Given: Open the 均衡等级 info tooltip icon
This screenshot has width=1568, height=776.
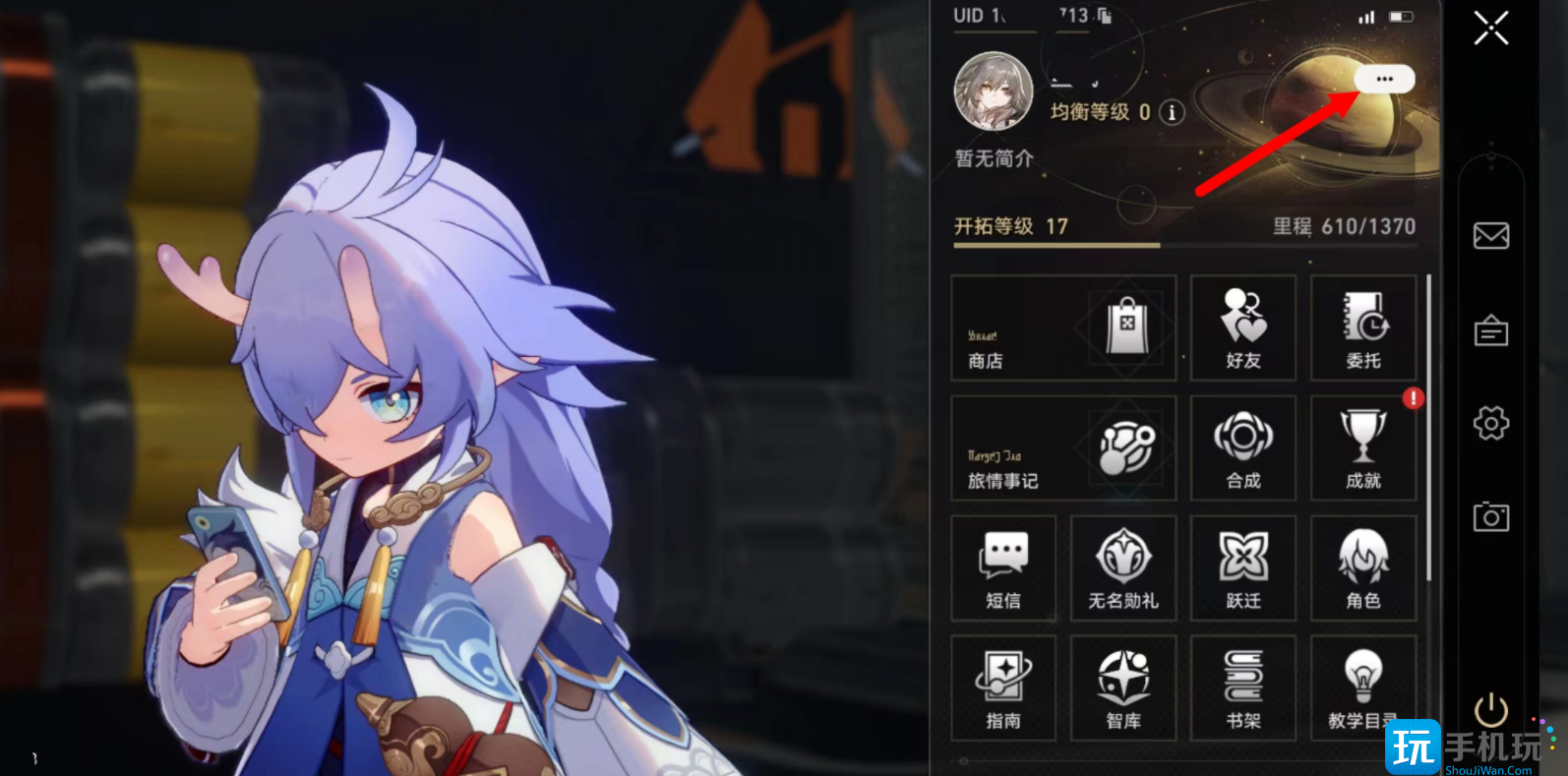Looking at the screenshot, I should 1171,113.
